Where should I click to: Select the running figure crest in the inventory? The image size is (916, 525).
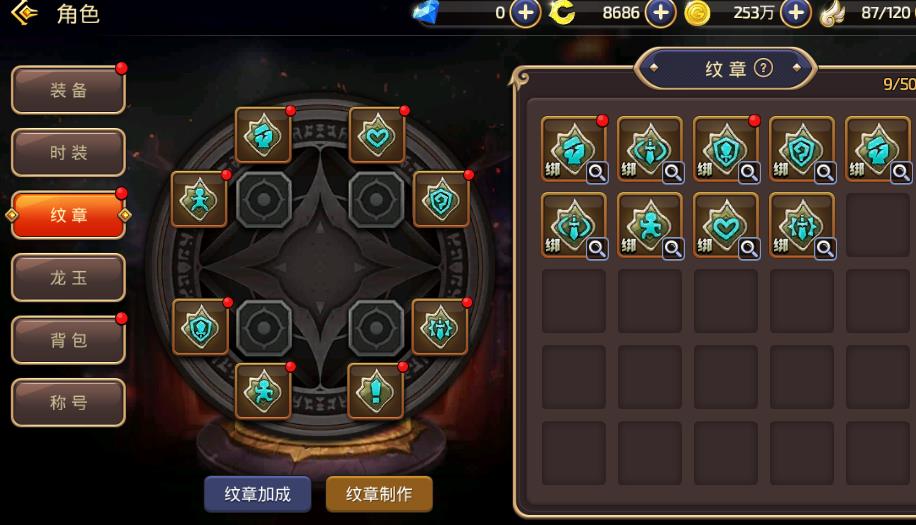pyautogui.click(x=649, y=225)
